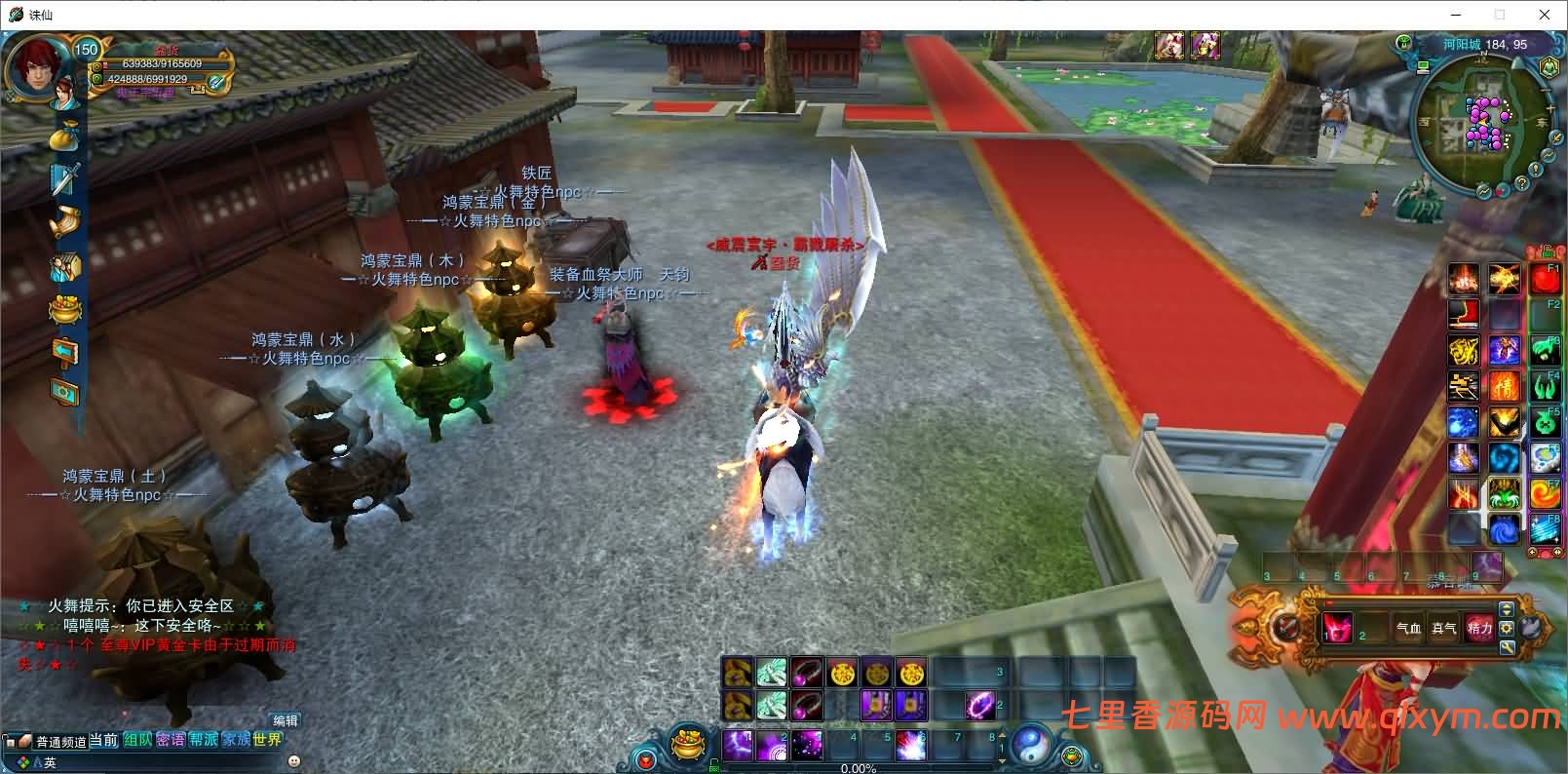Open the gold treasure pot beside the hotbar
Viewport: 1568px width, 774px height.
tap(689, 748)
